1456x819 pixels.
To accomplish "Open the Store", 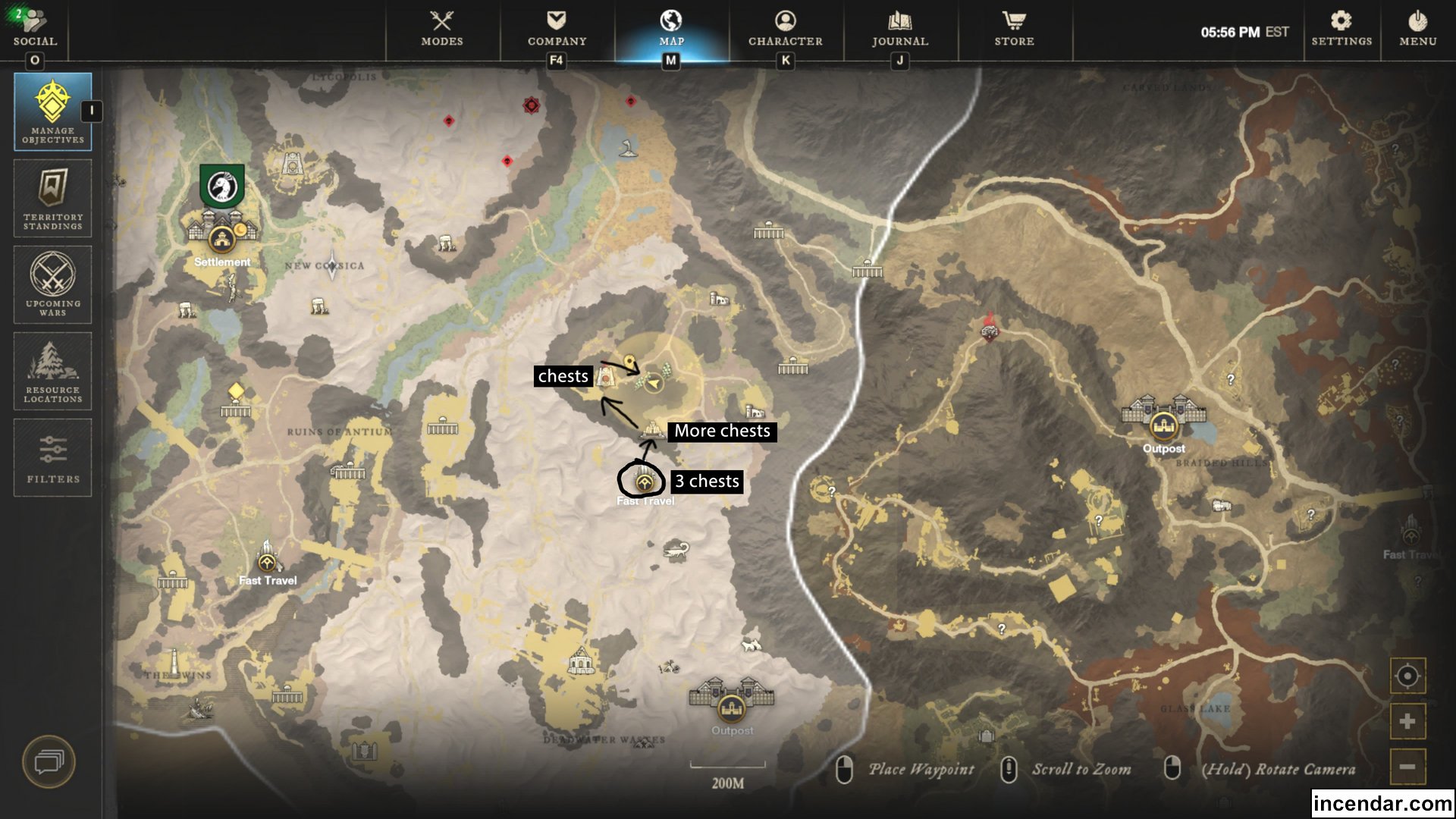I will [x=1014, y=30].
